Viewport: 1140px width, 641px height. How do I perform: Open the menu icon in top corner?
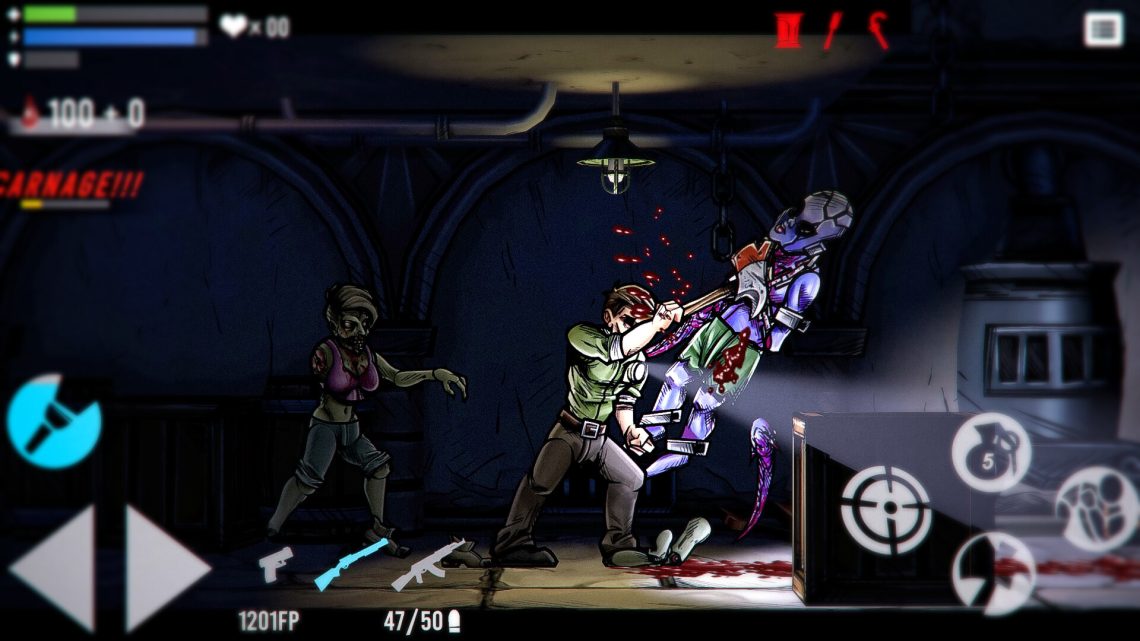click(1102, 29)
